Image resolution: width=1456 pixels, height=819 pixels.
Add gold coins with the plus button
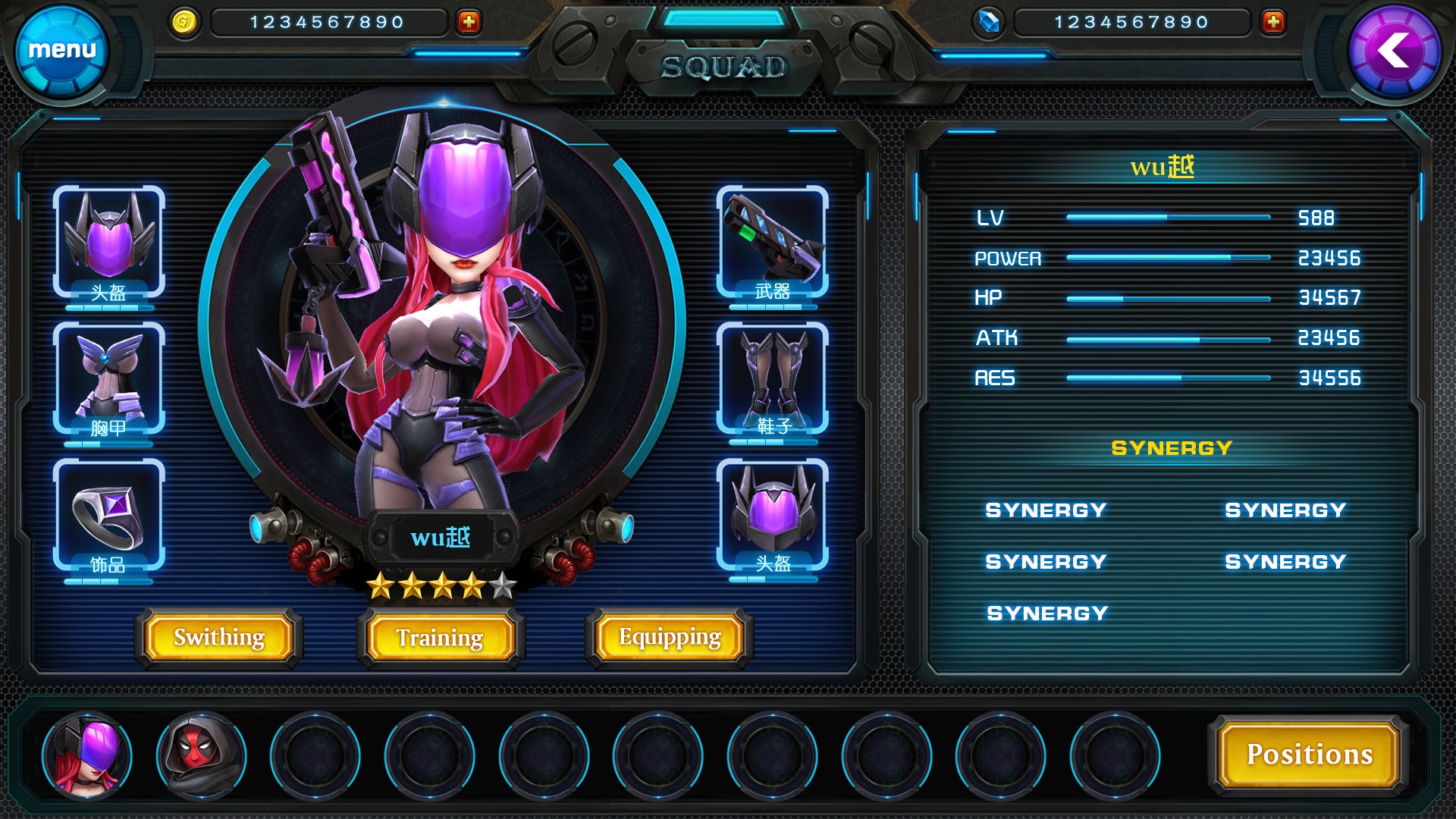pyautogui.click(x=469, y=22)
